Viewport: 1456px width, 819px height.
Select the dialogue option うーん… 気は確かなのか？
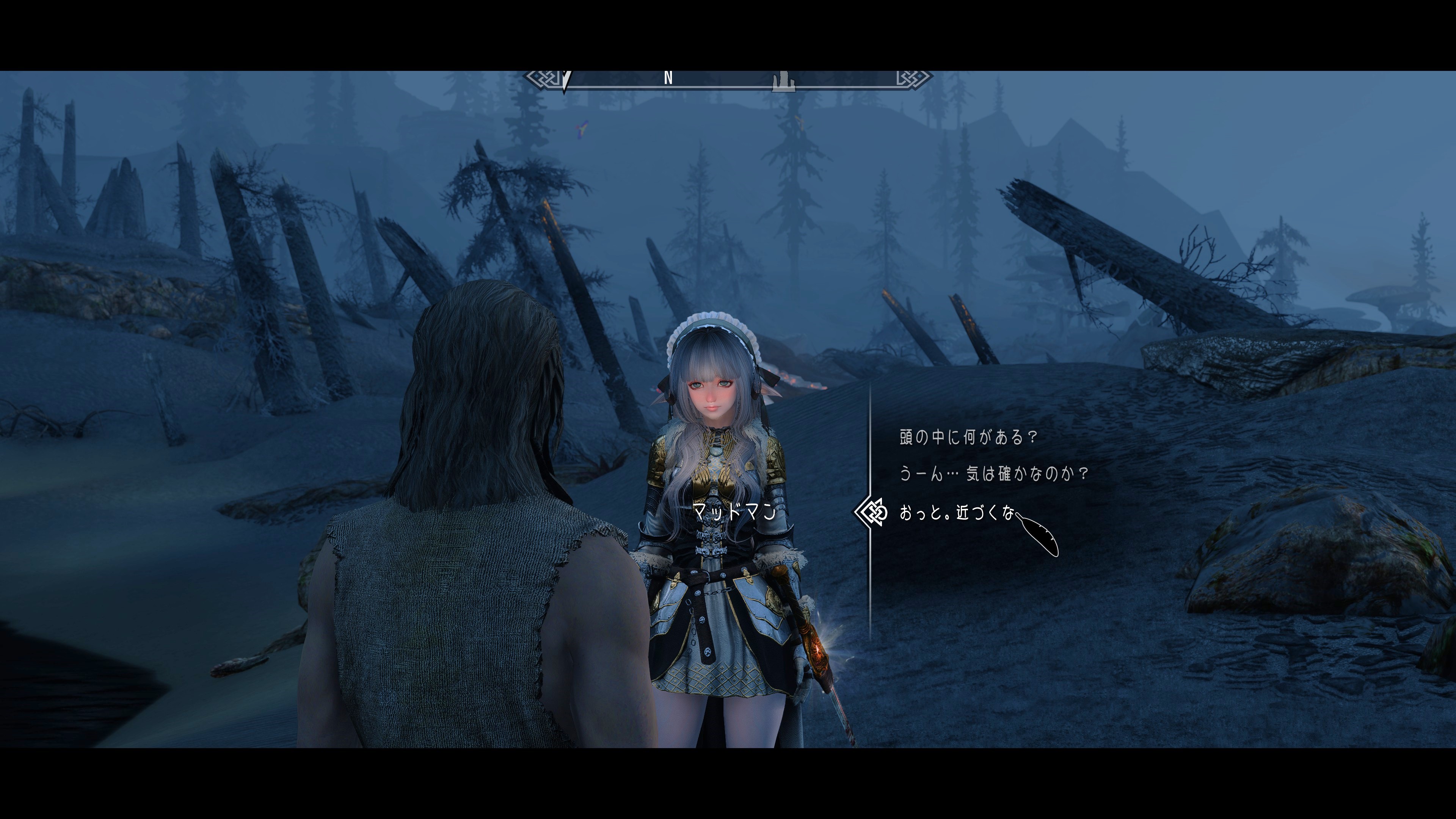[x=993, y=474]
